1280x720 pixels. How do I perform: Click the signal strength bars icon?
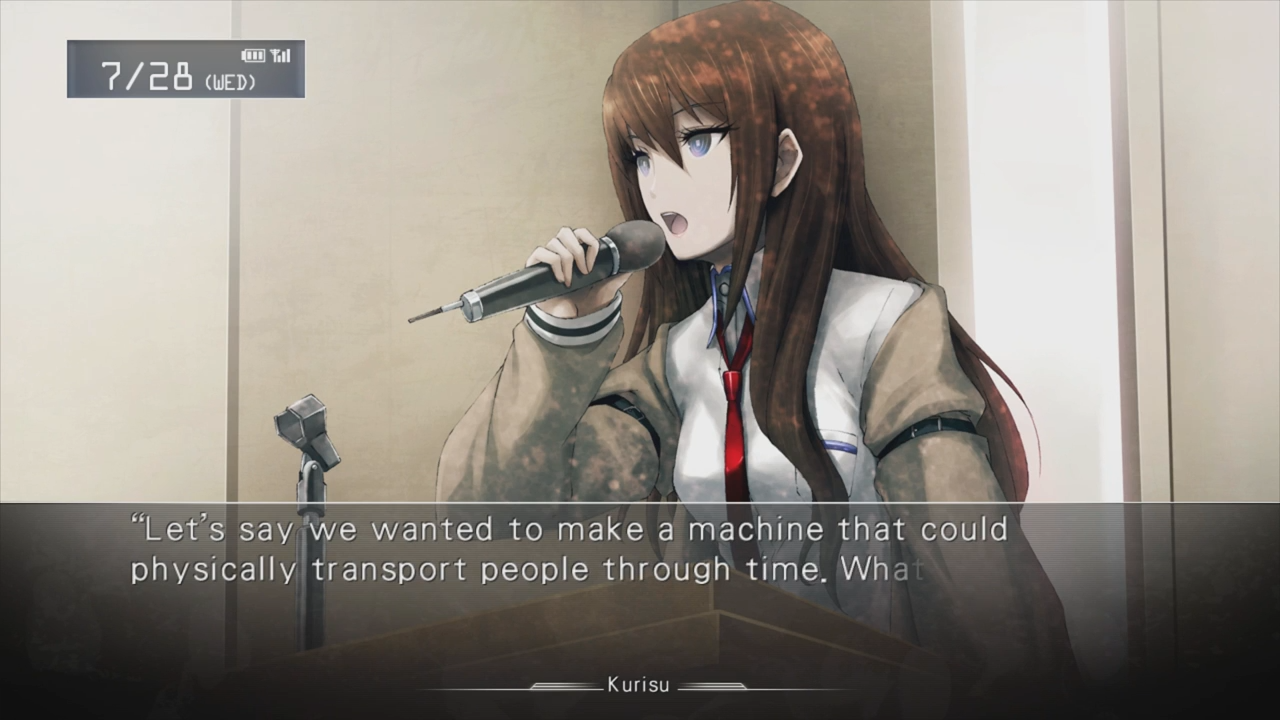point(283,56)
